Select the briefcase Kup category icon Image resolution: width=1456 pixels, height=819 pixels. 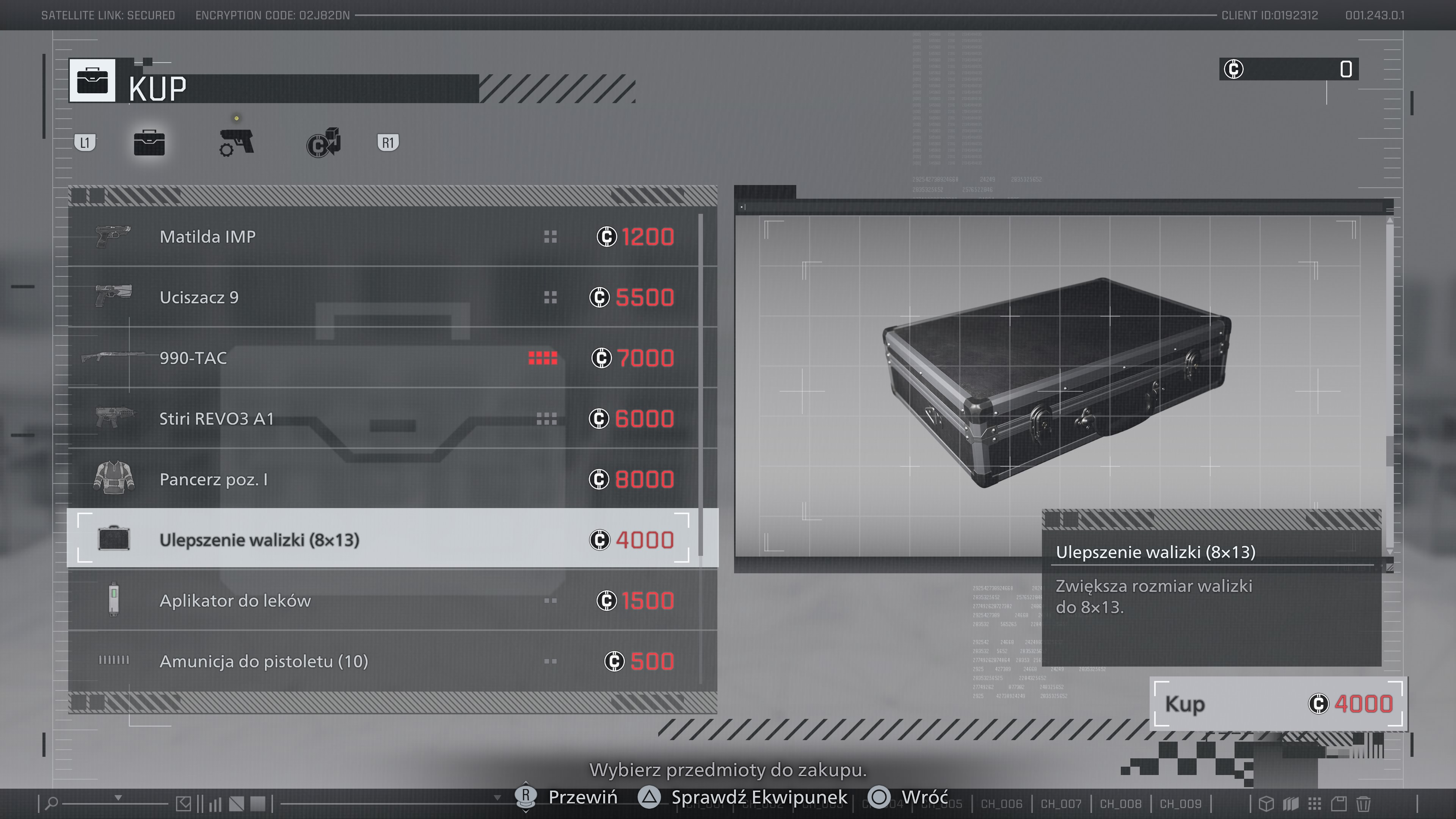(150, 143)
